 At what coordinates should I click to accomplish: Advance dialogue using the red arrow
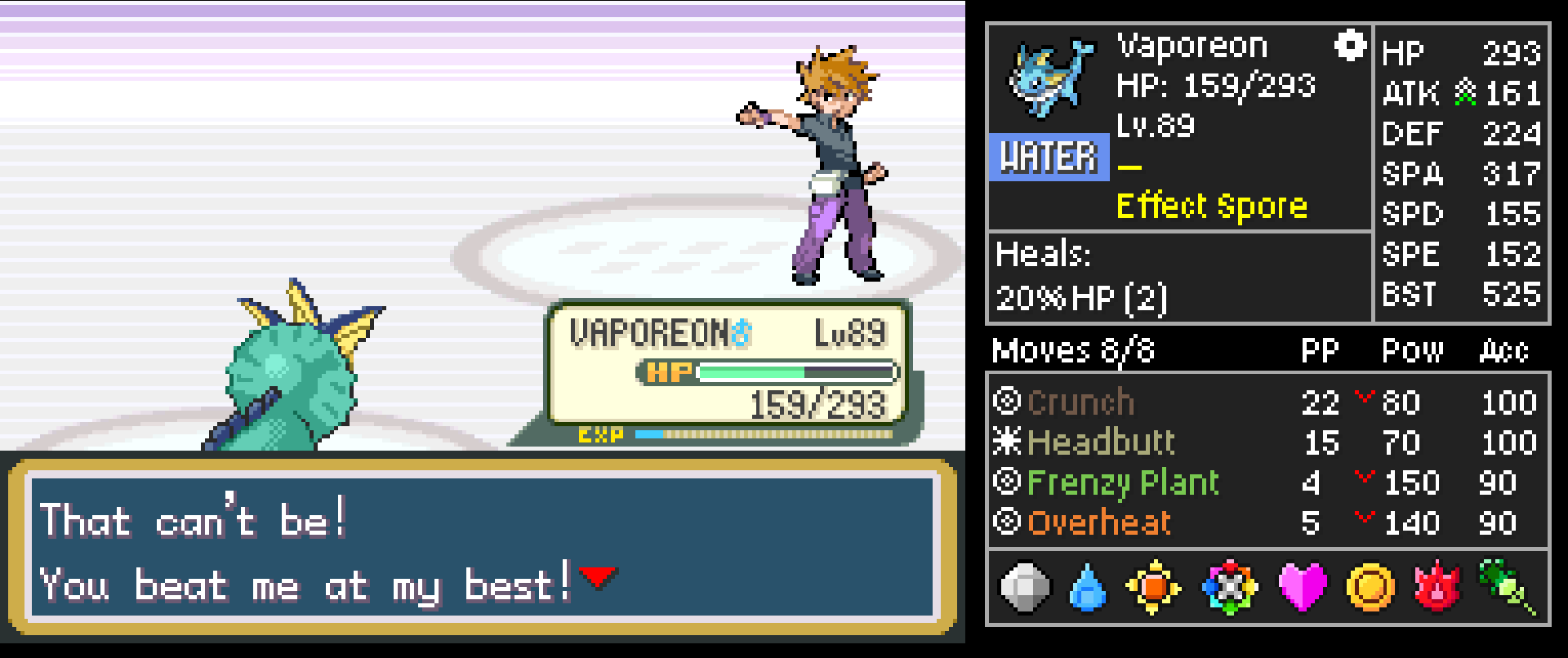click(x=598, y=577)
